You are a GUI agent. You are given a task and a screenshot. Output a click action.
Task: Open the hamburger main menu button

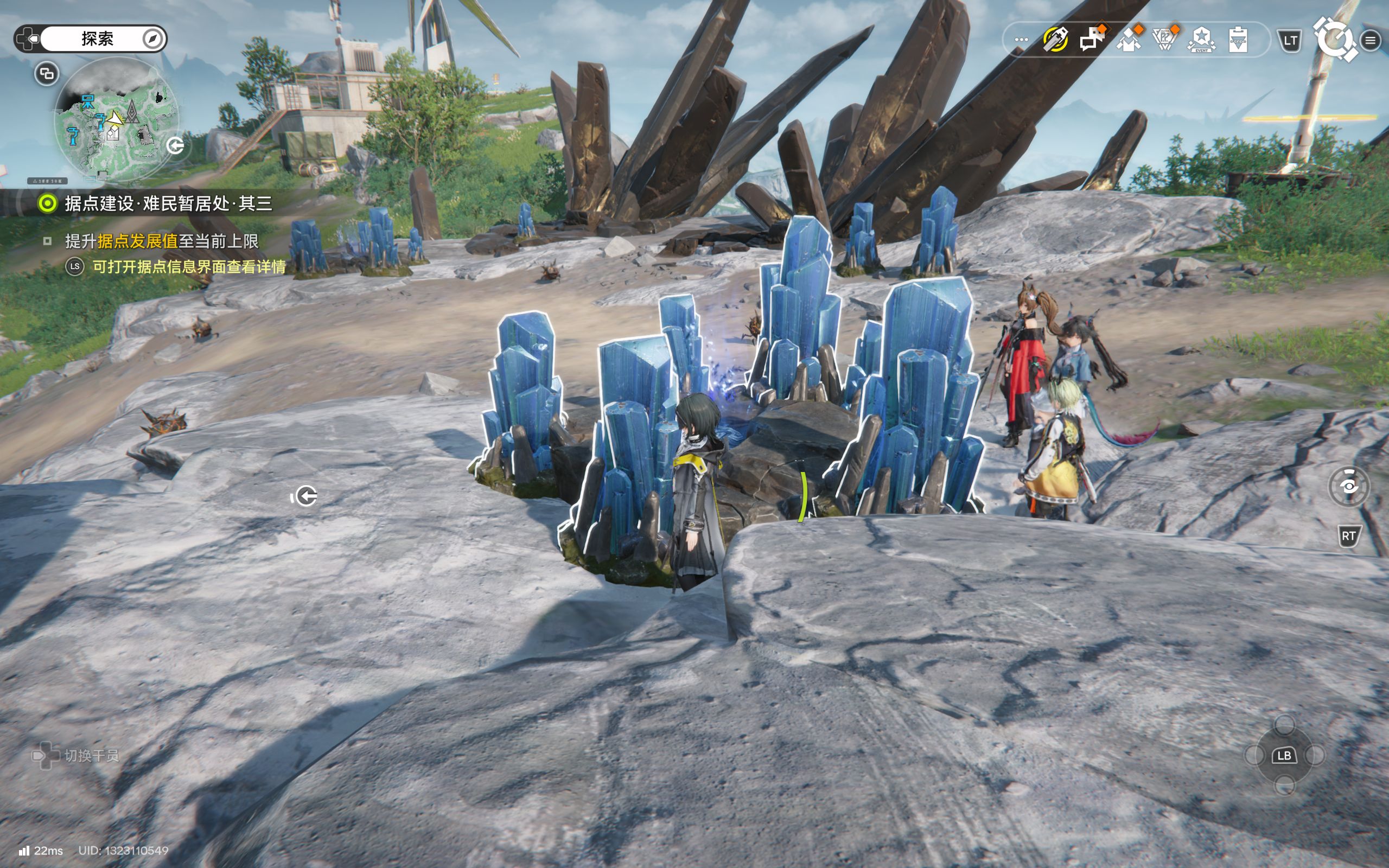click(x=1371, y=40)
